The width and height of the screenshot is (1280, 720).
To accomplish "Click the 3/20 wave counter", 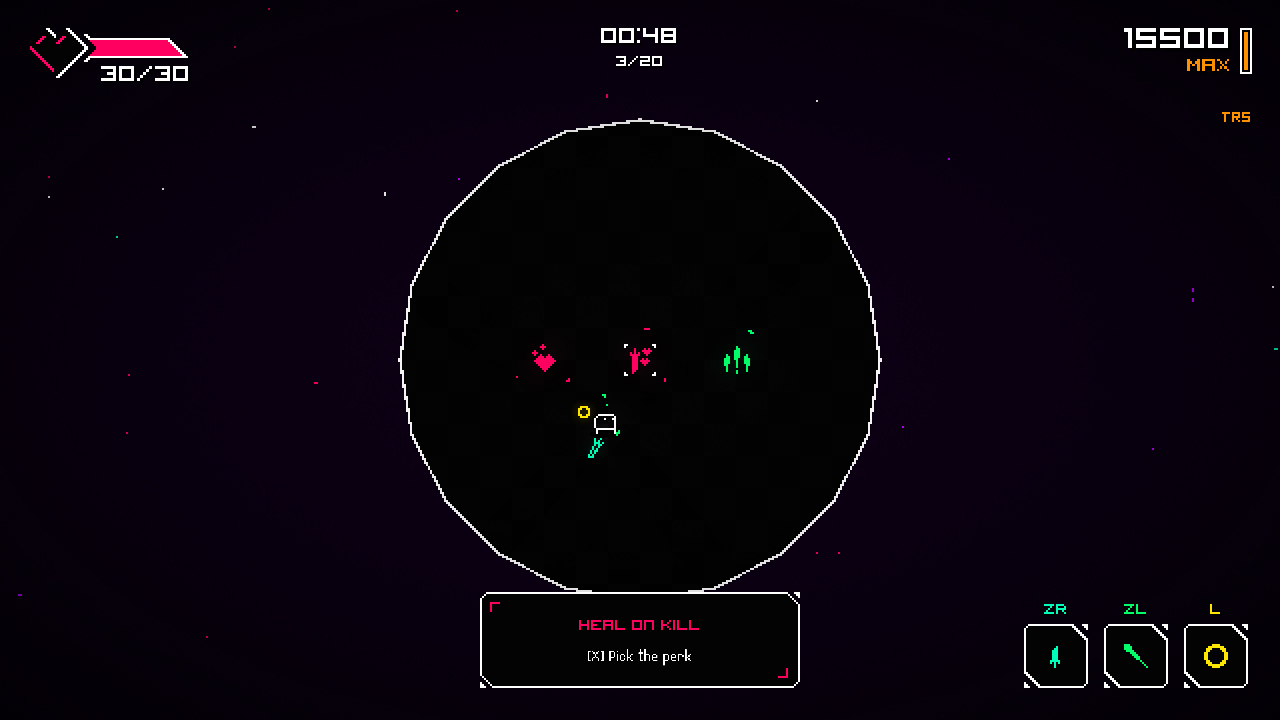I will (x=639, y=61).
